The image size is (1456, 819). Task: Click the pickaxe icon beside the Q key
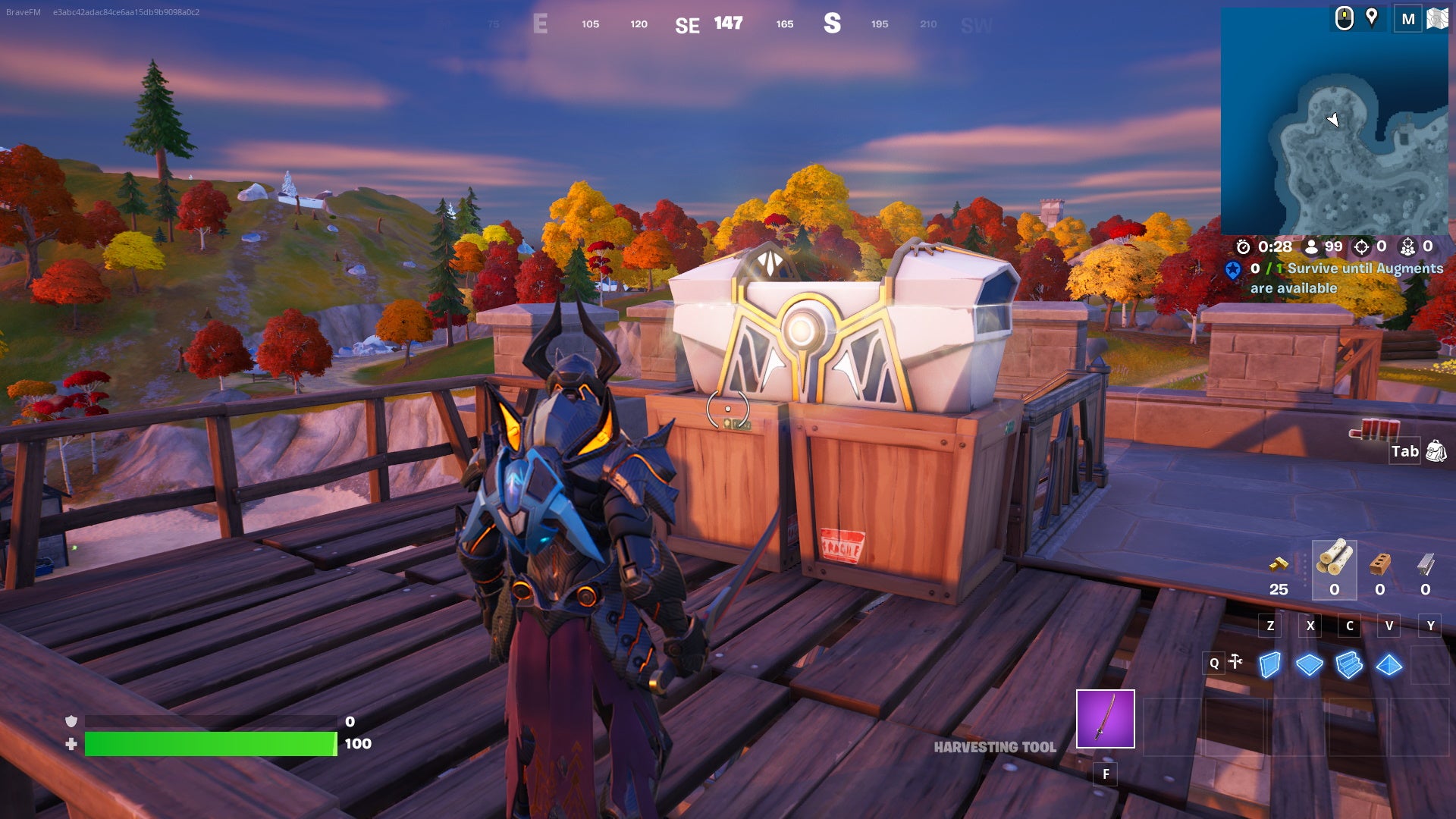click(x=1235, y=661)
